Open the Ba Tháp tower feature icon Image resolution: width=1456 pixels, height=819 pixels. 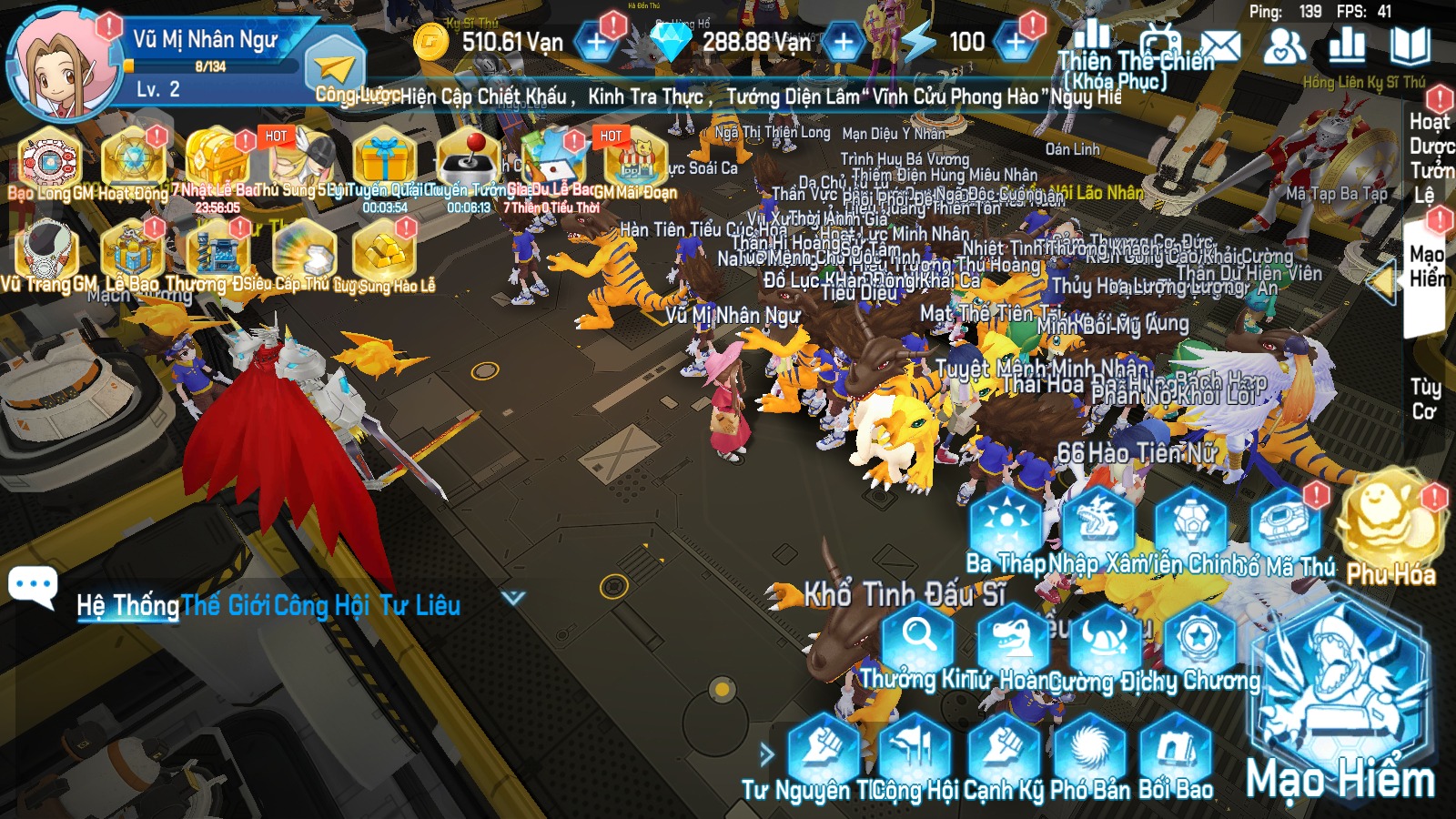pos(1005,517)
